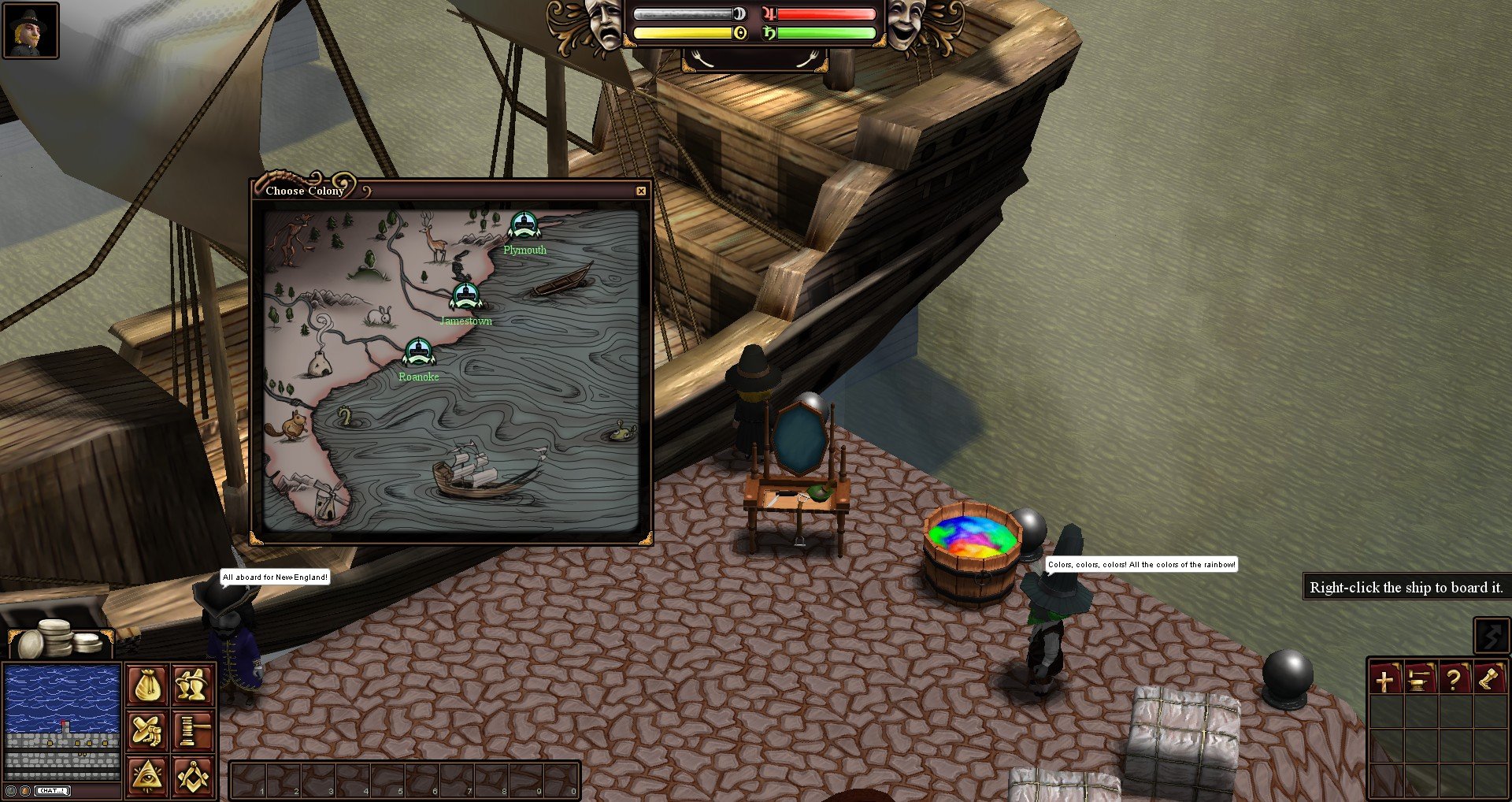The image size is (1512, 802).
Task: Close the Choose Colony window
Action: tap(641, 191)
